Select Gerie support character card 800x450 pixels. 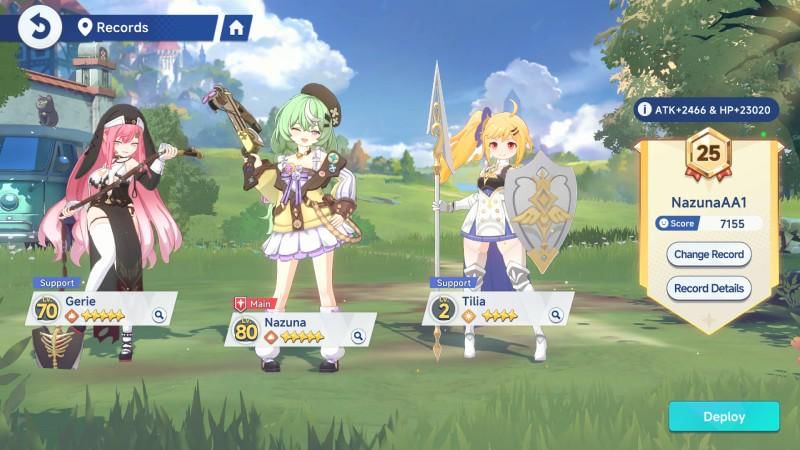pyautogui.click(x=100, y=308)
